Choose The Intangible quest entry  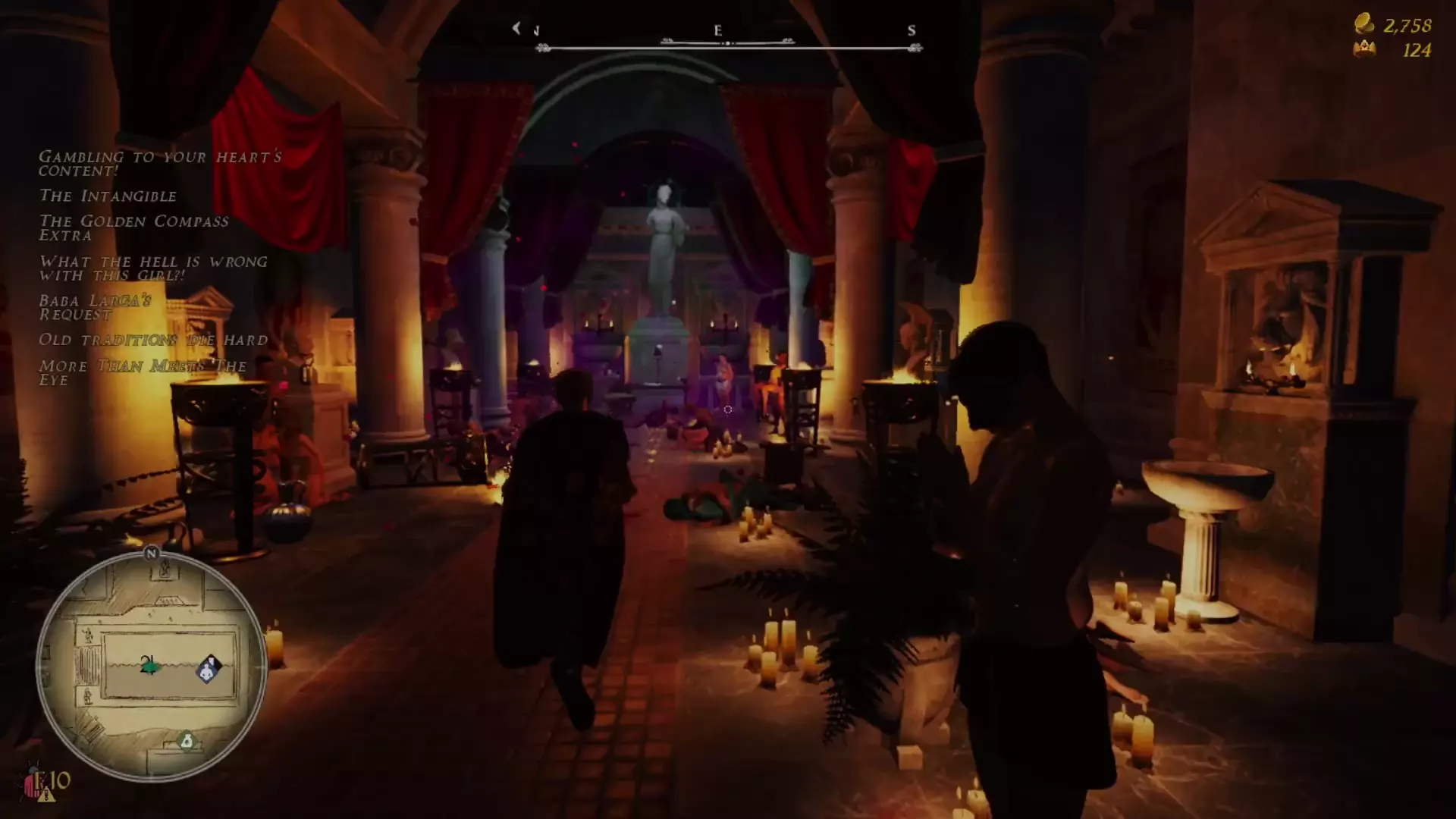click(x=108, y=196)
